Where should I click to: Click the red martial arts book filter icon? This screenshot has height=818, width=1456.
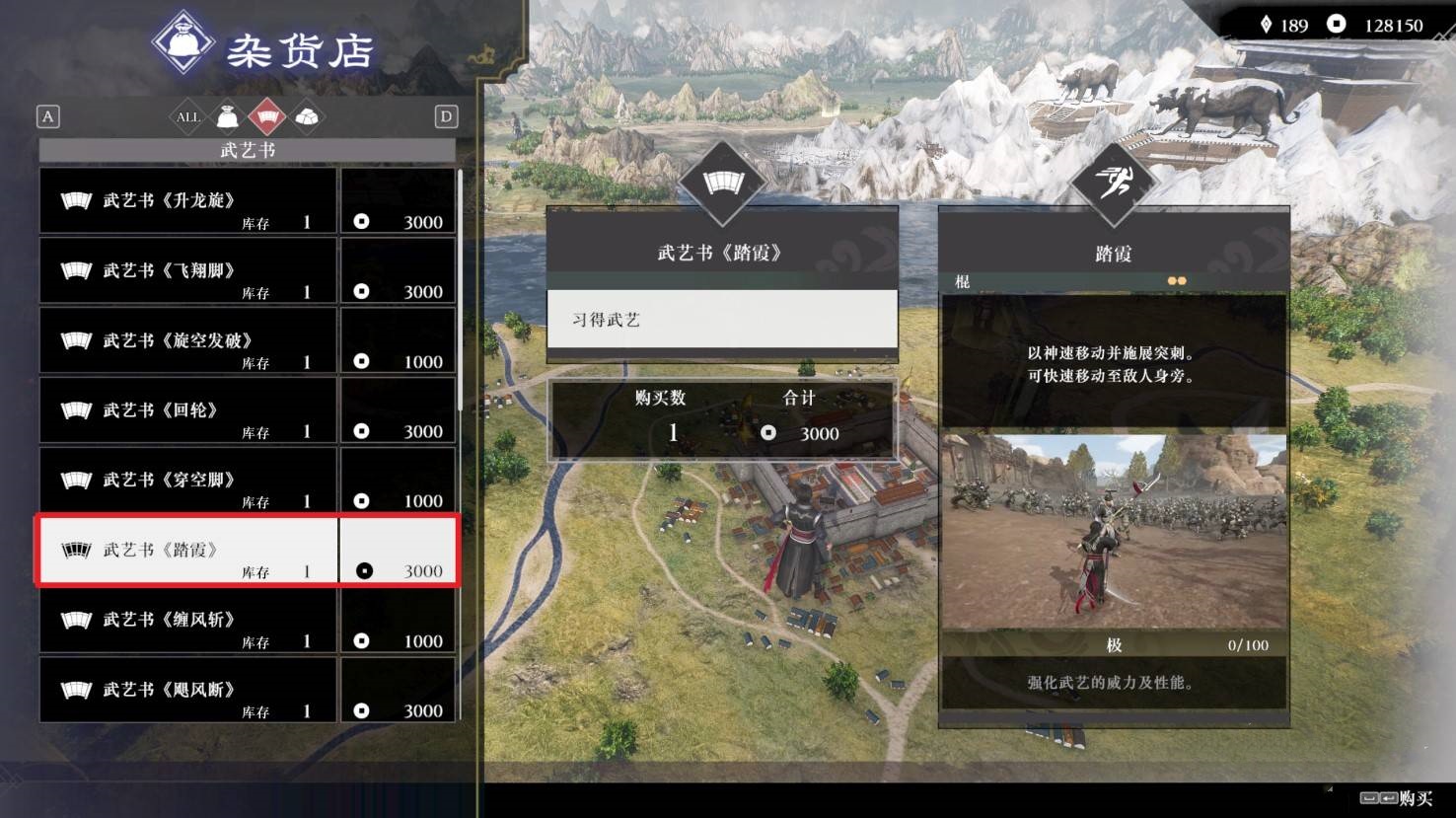(267, 115)
